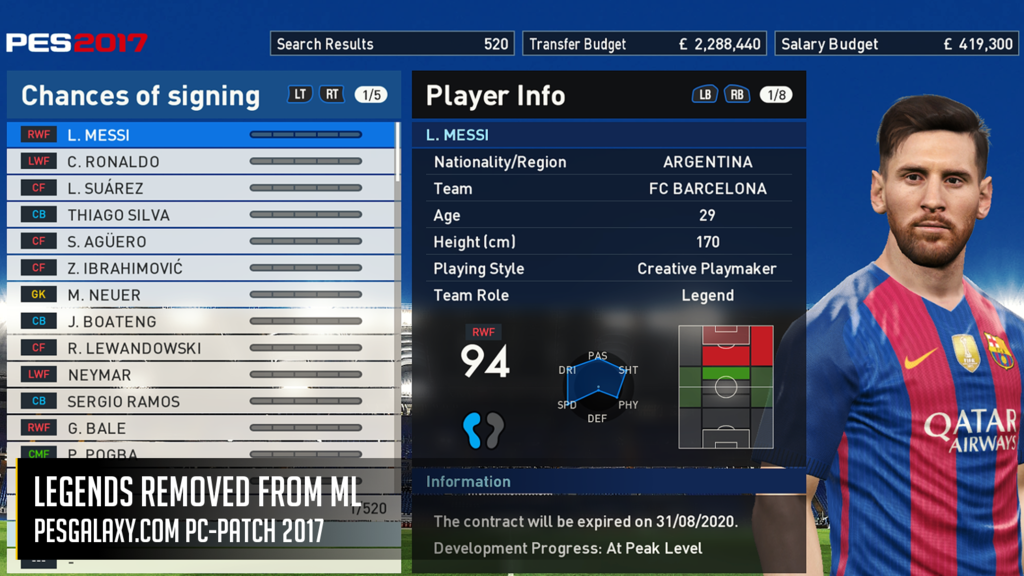1024x576 pixels.
Task: Select the Sergio Ramos row
Action: click(x=200, y=401)
